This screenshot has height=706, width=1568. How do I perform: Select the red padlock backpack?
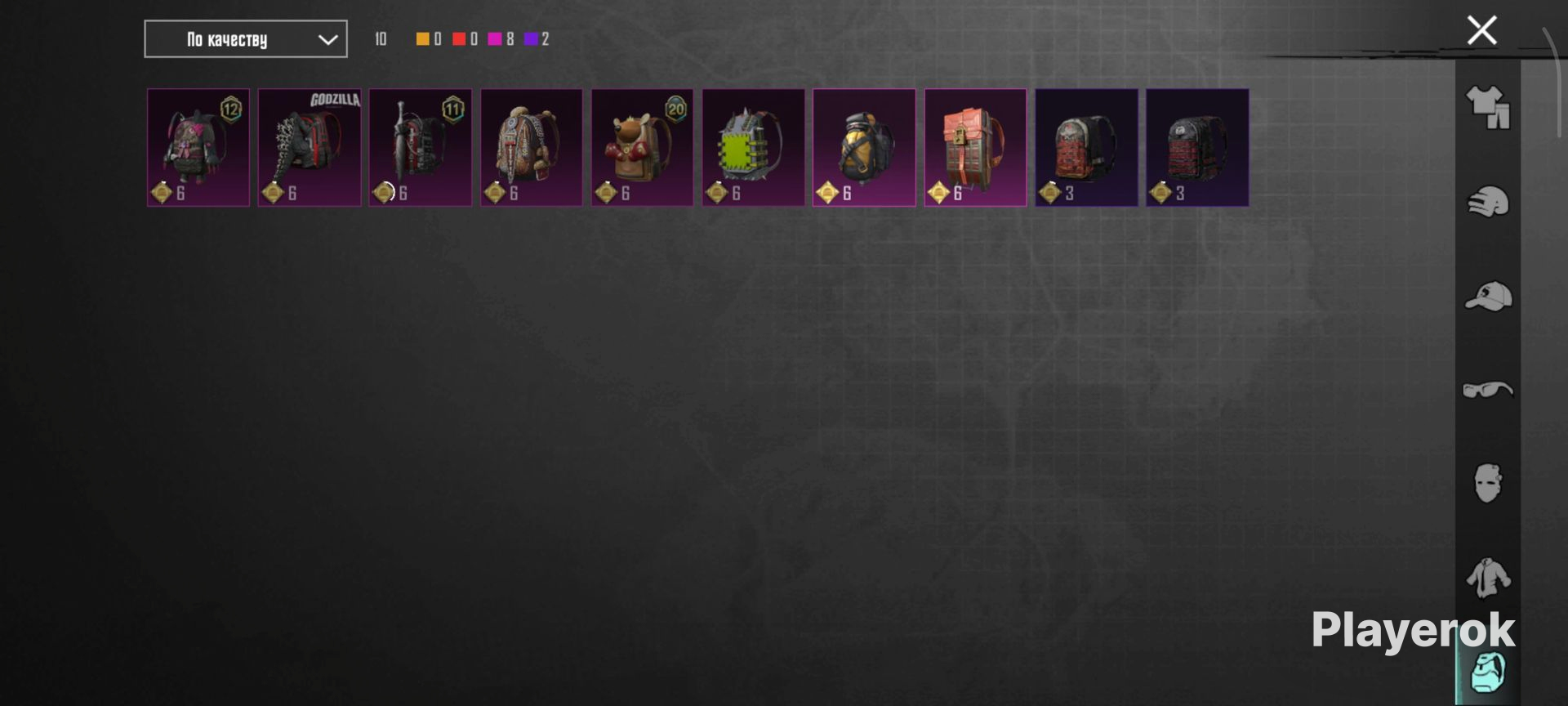975,147
